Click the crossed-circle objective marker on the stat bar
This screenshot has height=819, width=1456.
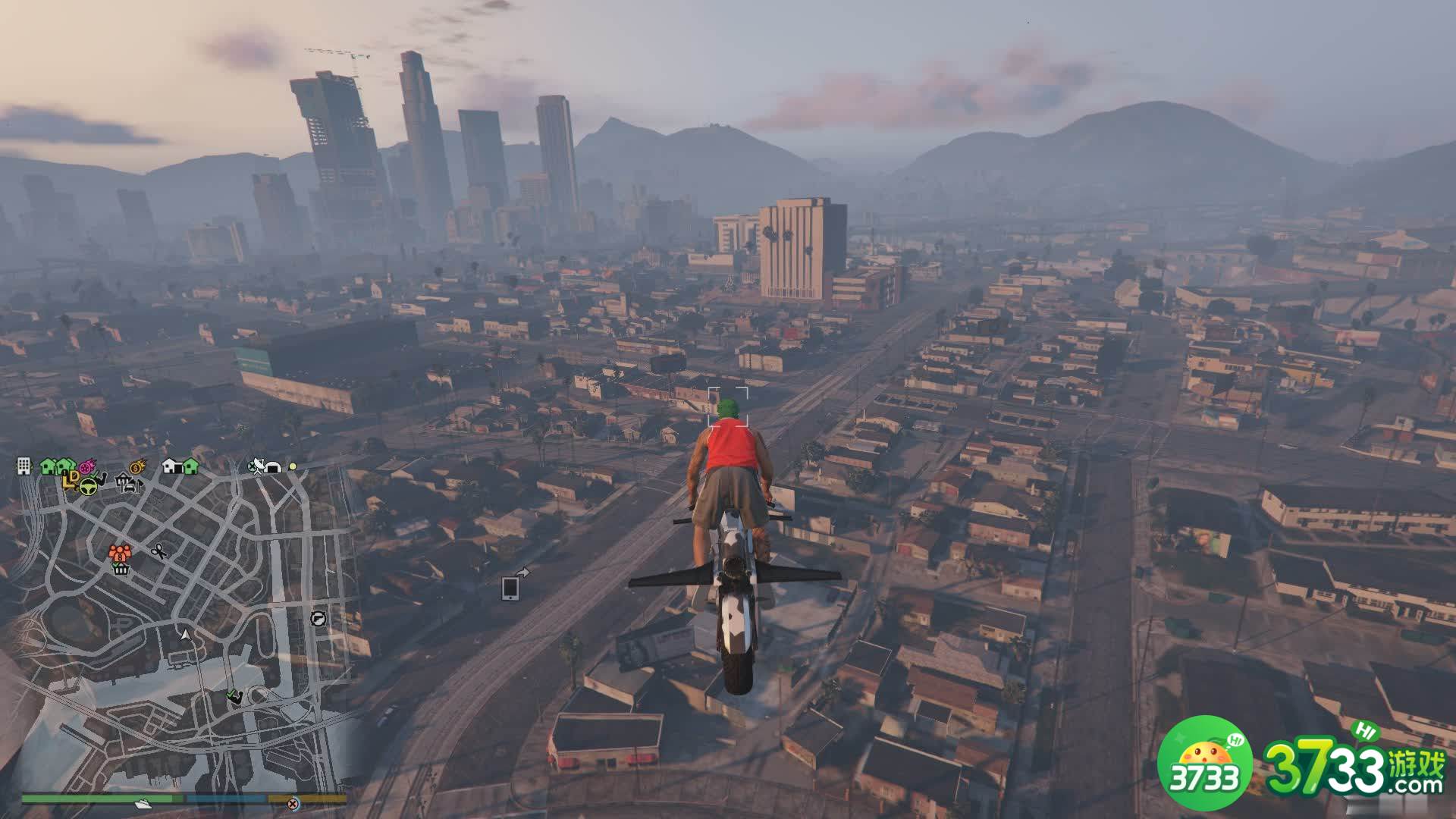point(293,803)
